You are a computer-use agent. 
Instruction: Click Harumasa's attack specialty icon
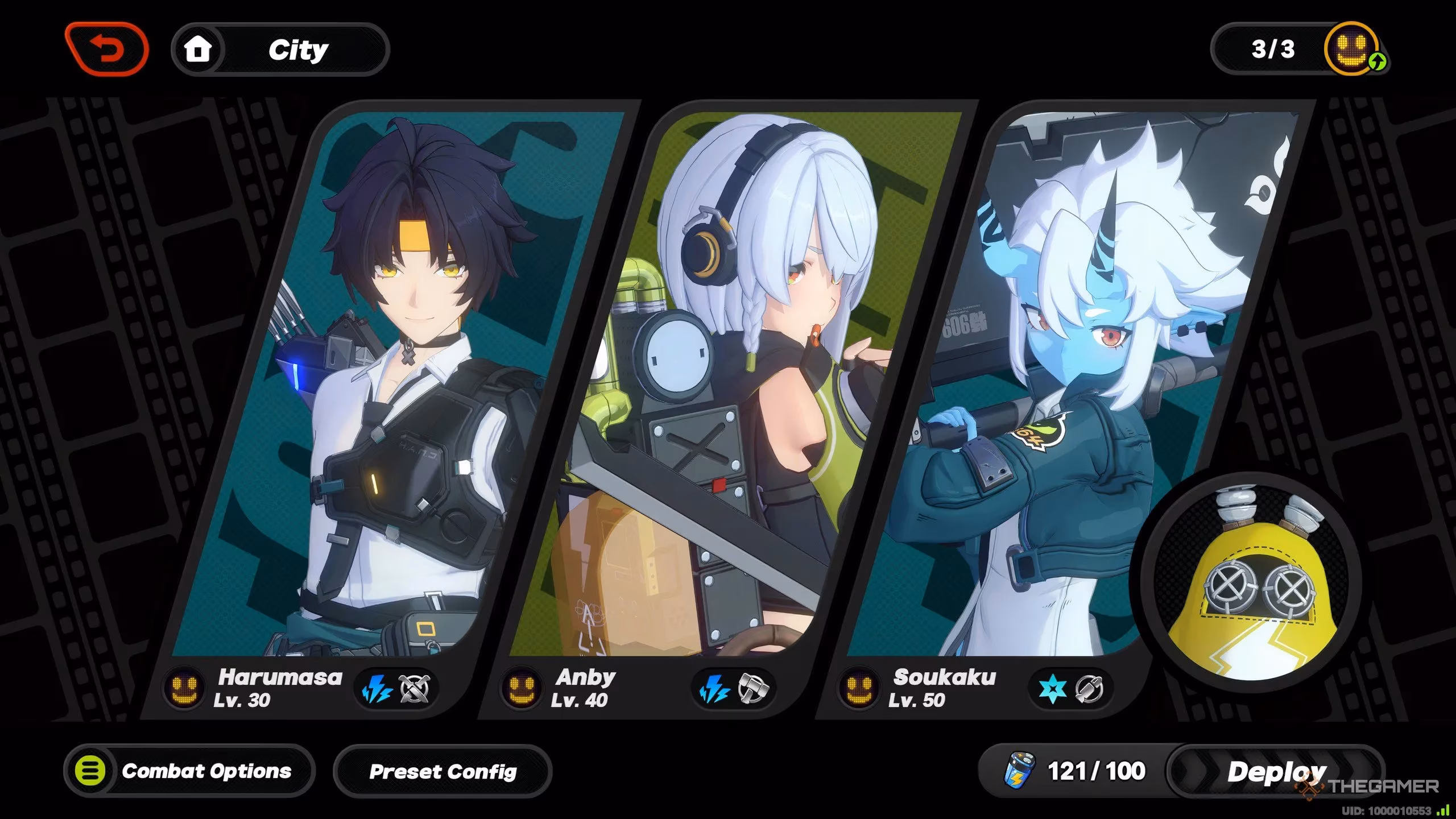click(x=415, y=689)
